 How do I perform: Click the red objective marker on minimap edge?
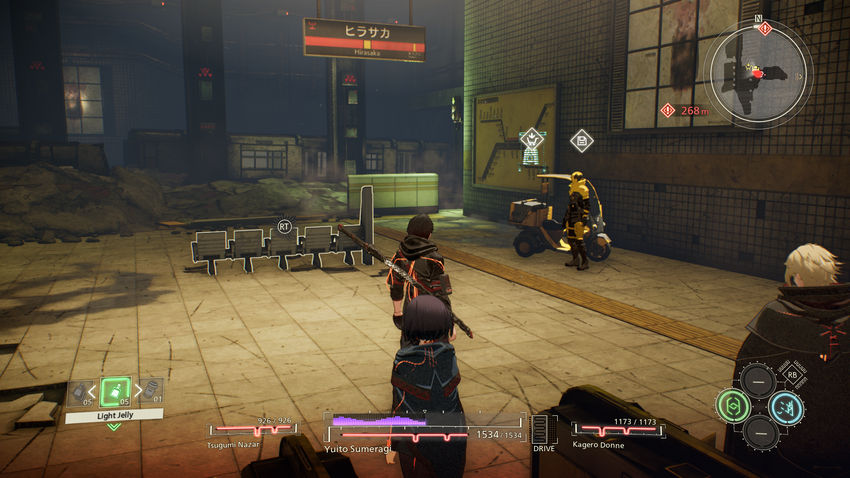click(765, 29)
